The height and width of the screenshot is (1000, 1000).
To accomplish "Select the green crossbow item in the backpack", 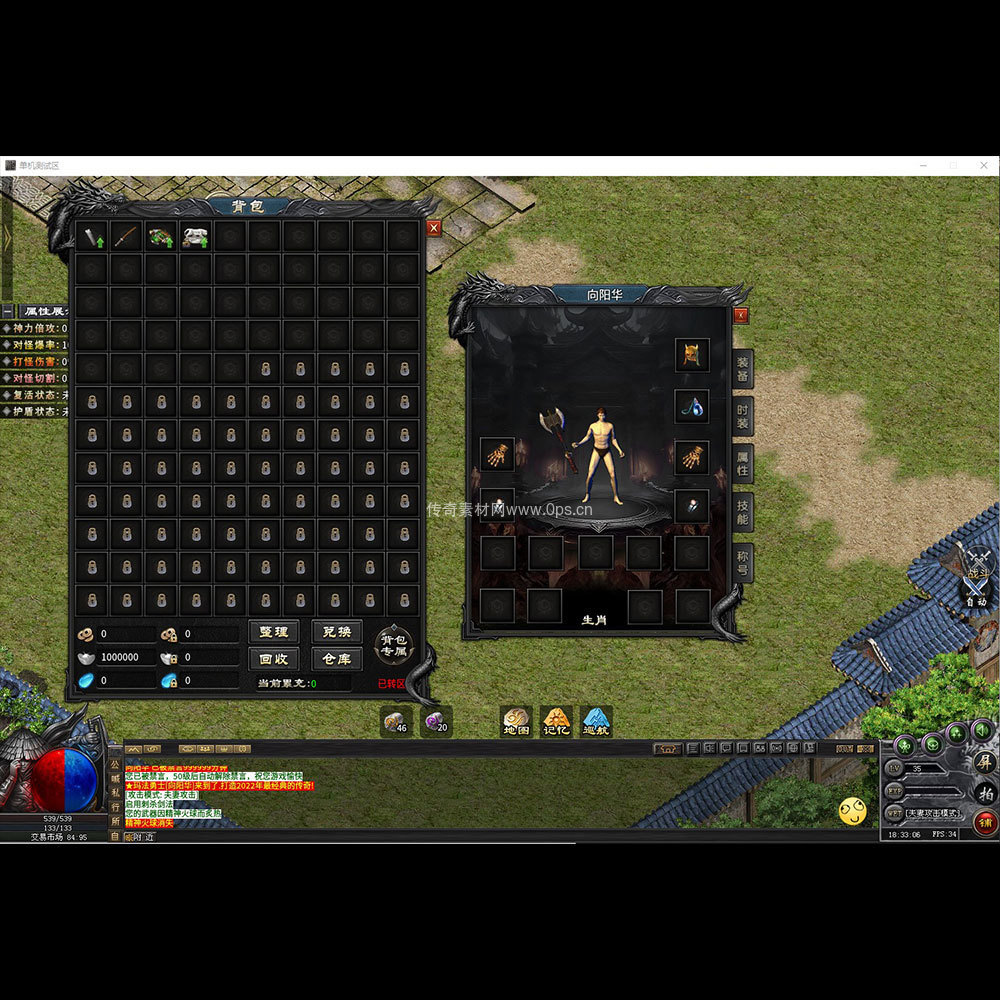I will [160, 237].
